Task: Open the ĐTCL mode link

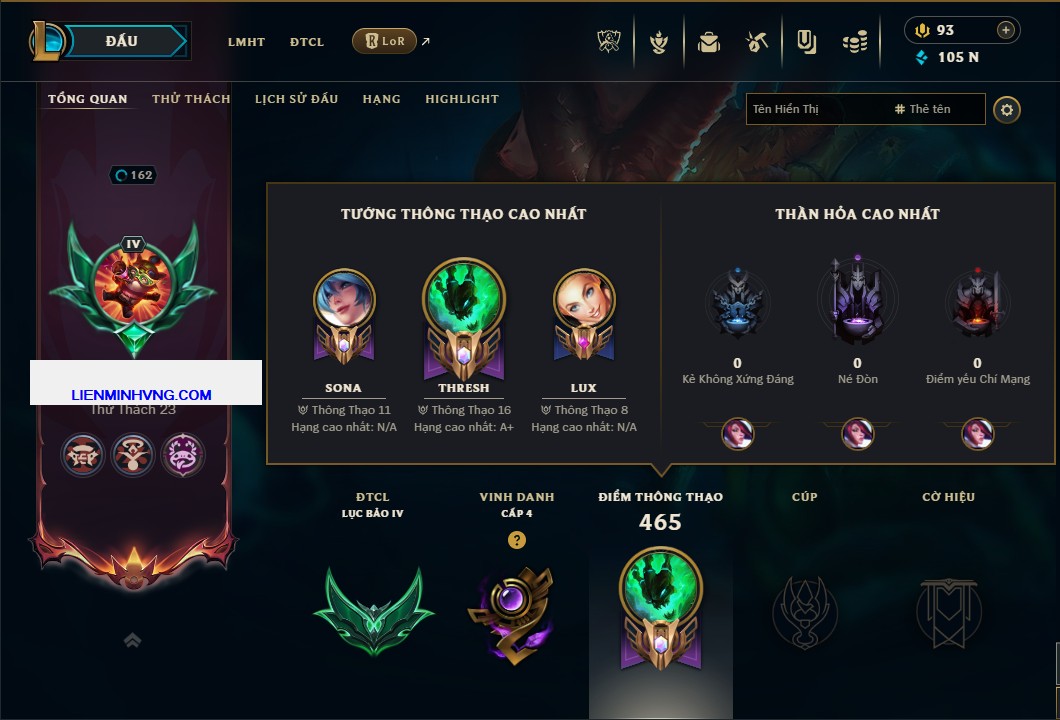Action: click(x=307, y=42)
